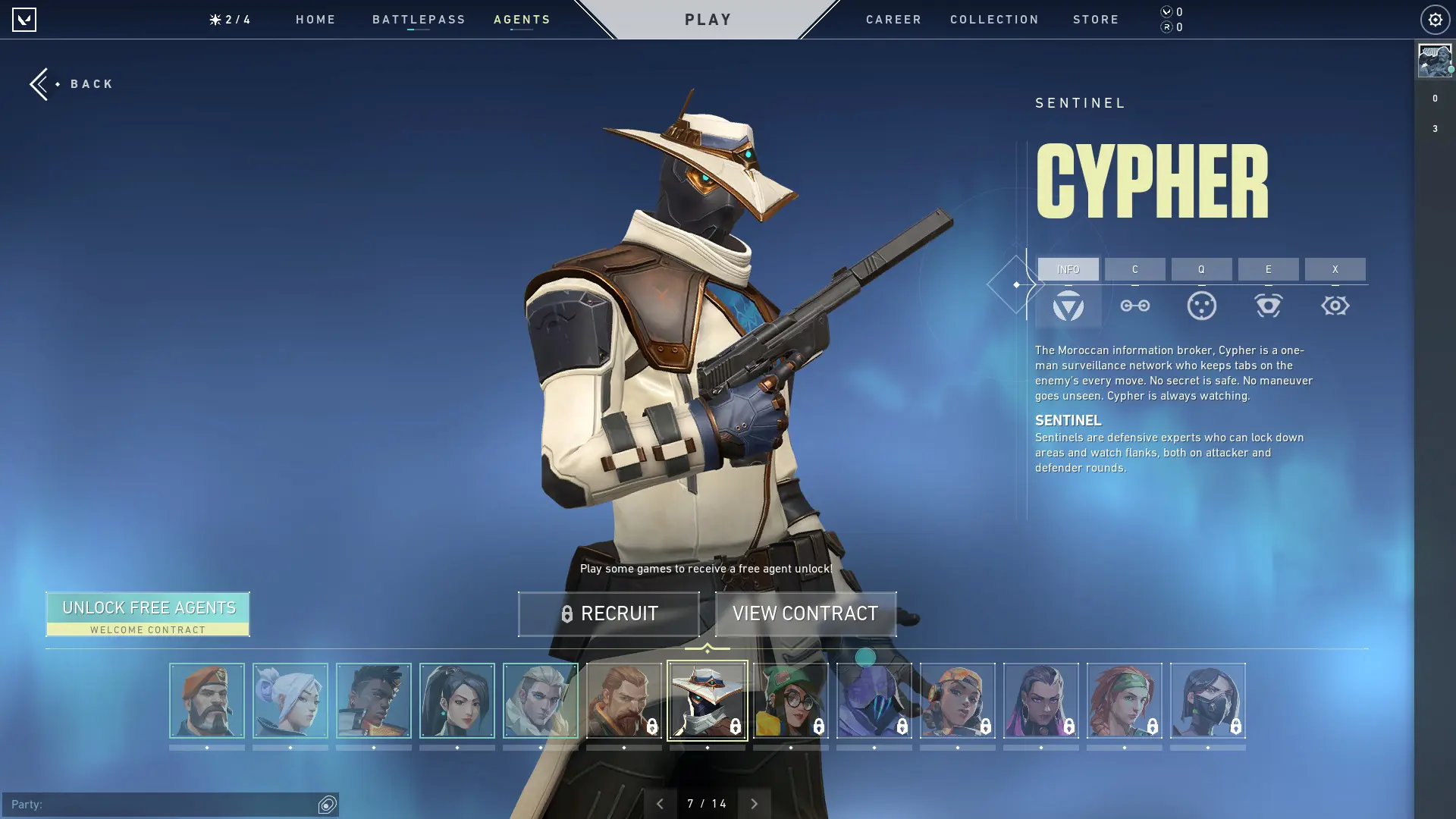Image resolution: width=1456 pixels, height=819 pixels.
Task: Open the STORE menu item
Action: [x=1096, y=20]
